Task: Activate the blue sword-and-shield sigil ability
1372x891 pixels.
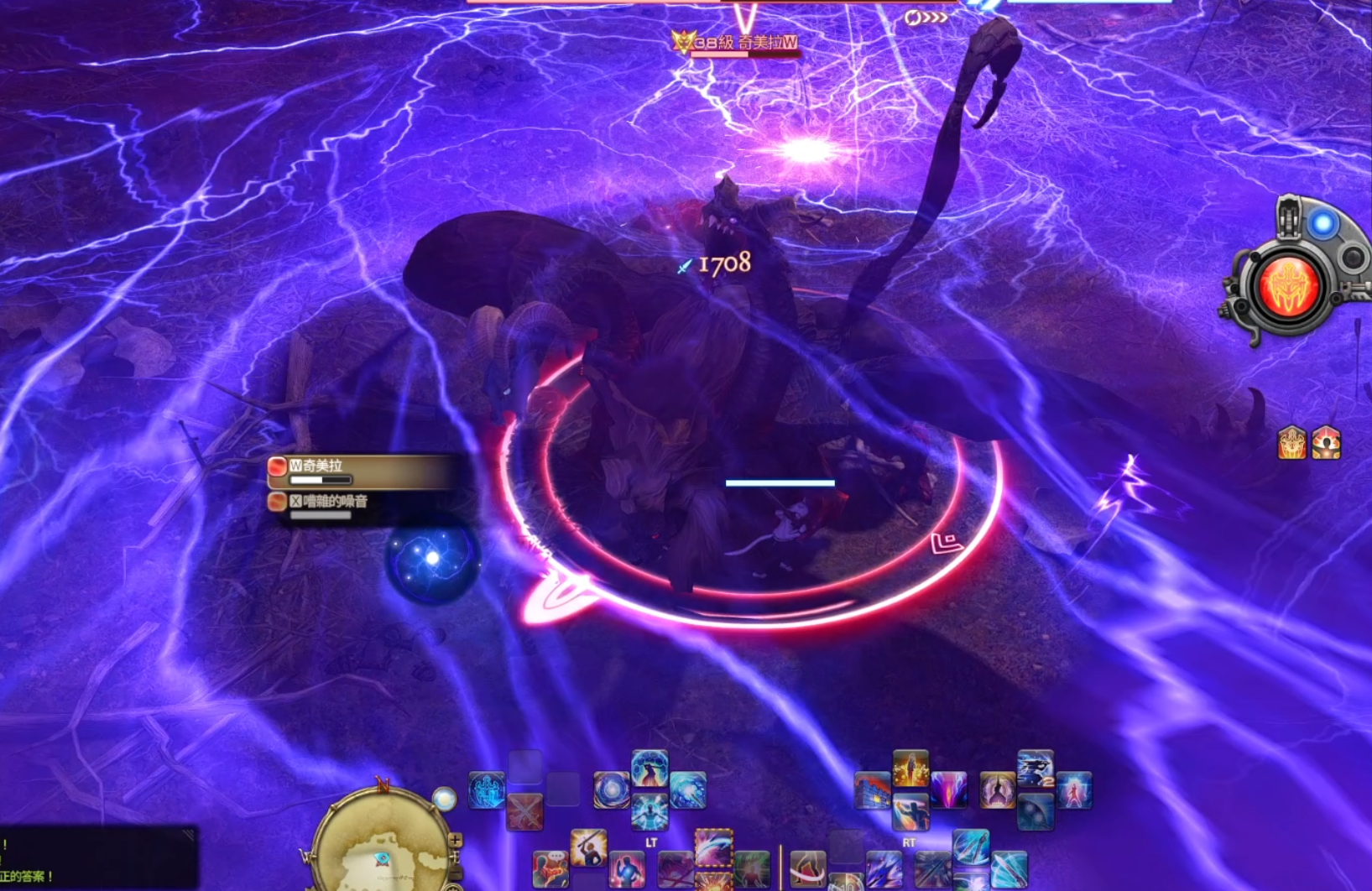Action: [487, 789]
